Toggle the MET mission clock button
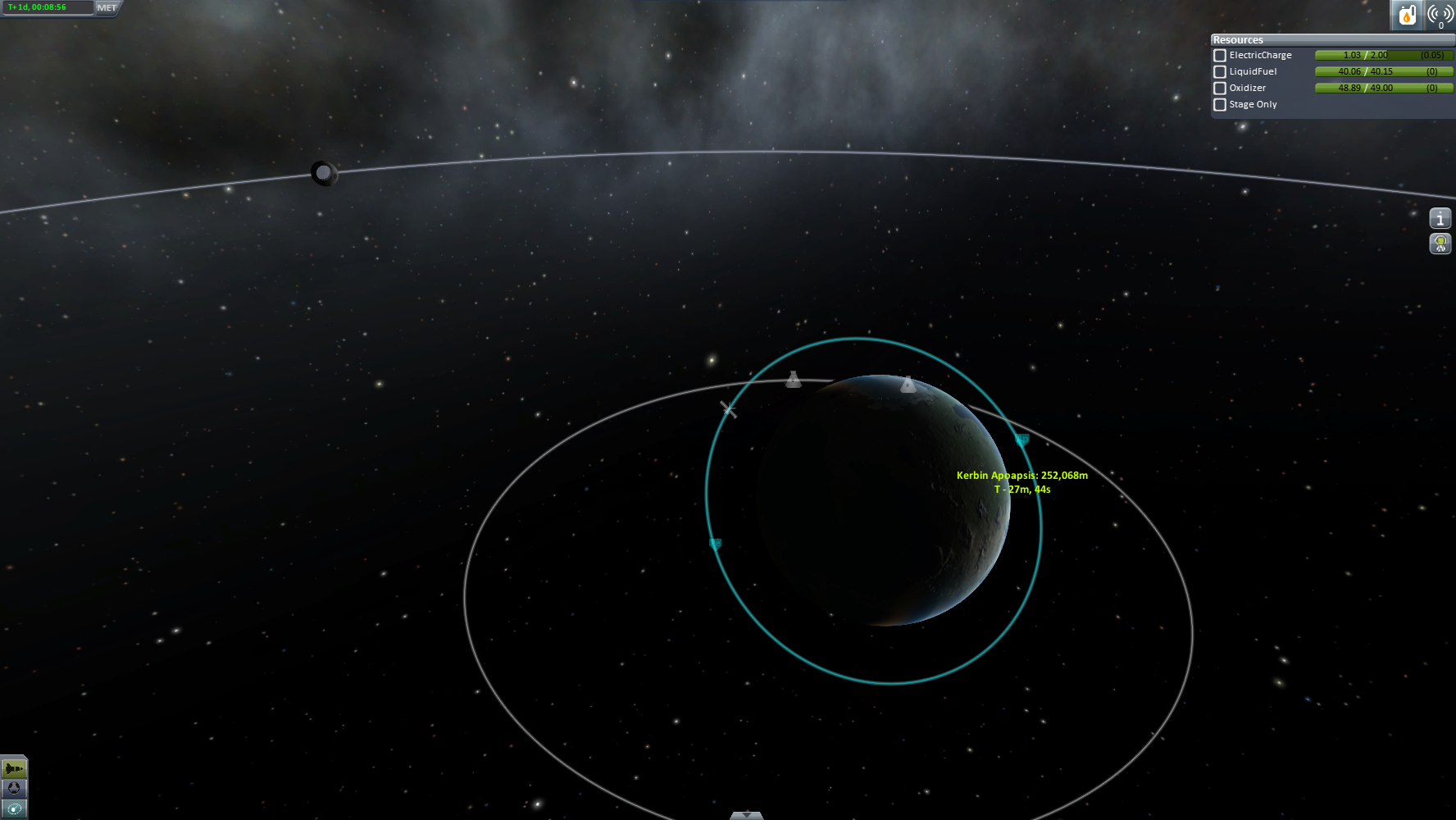 point(107,8)
